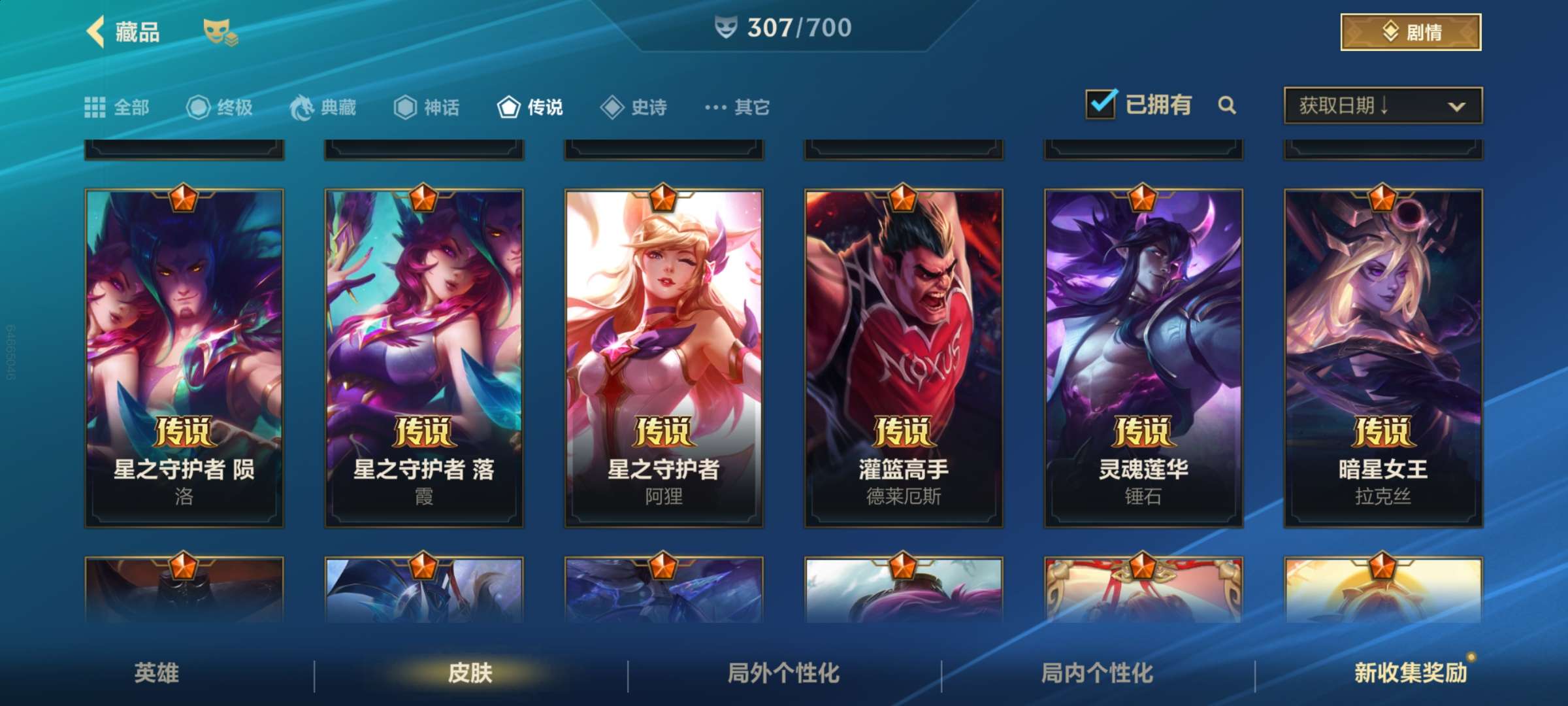Switch to the 局外个性化 tab

[x=784, y=673]
